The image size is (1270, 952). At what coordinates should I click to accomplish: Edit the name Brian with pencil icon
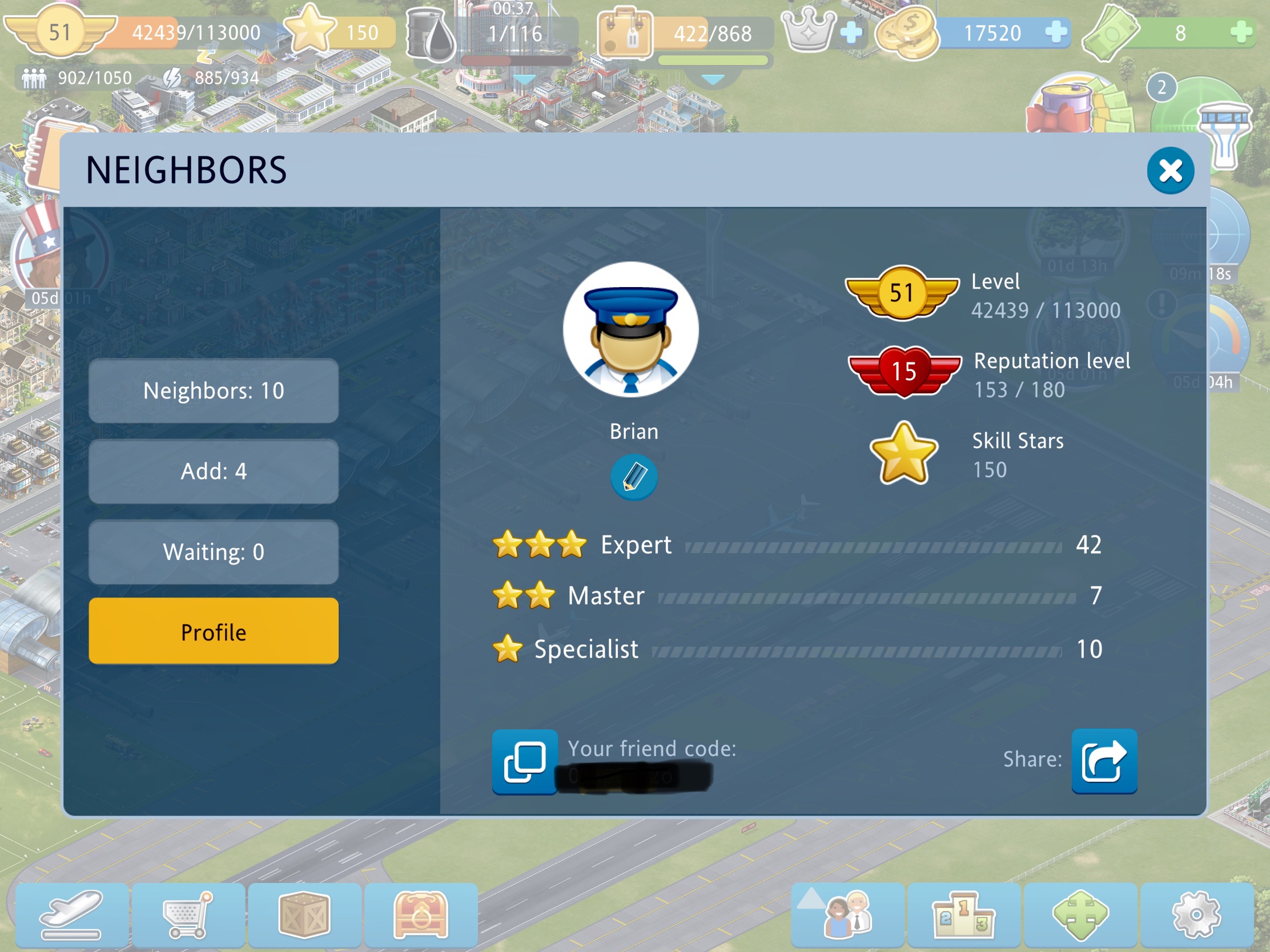coord(633,477)
